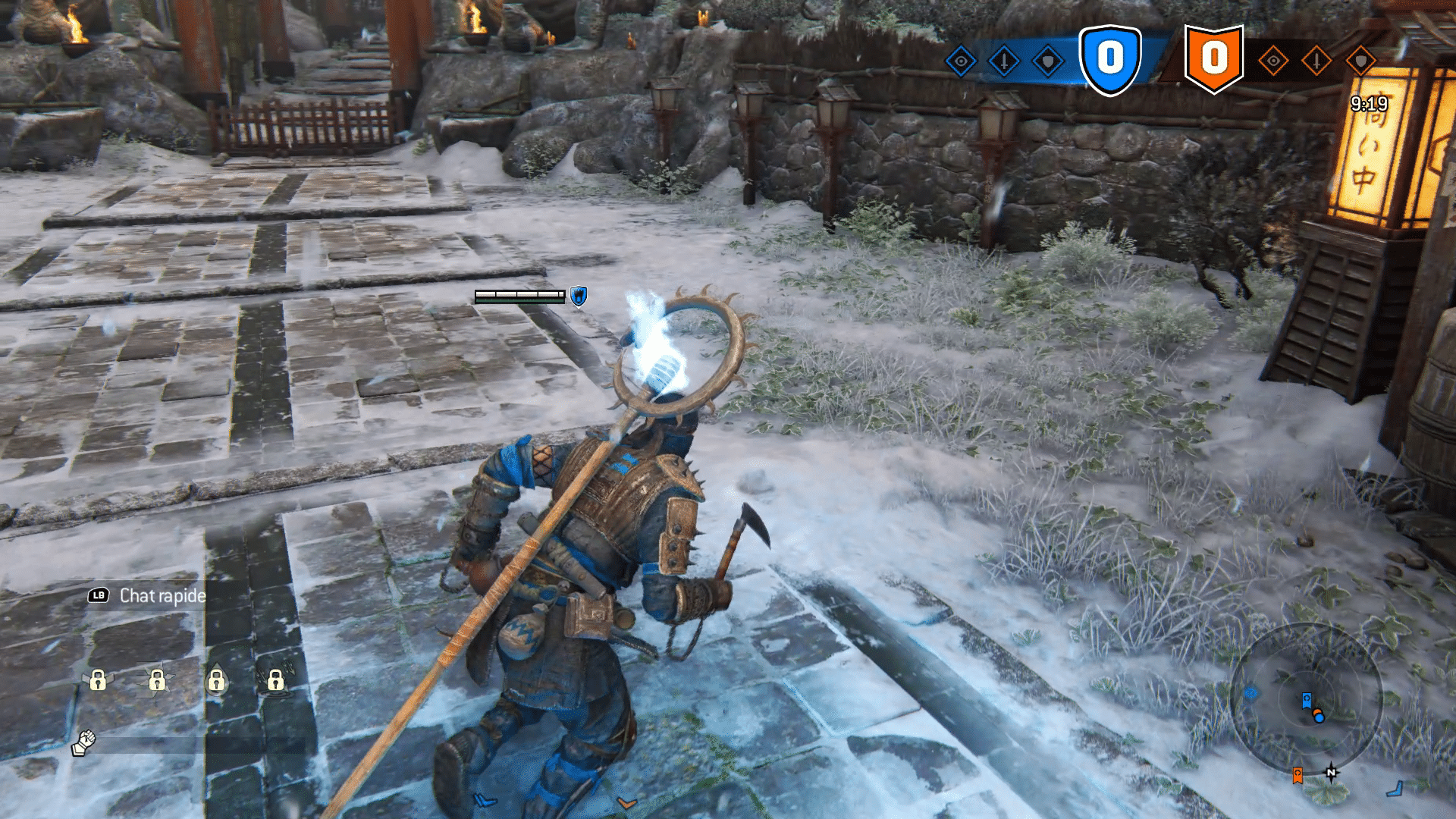The image size is (1456, 819).
Task: Select the orange team shield objective icon
Action: tap(1360, 61)
